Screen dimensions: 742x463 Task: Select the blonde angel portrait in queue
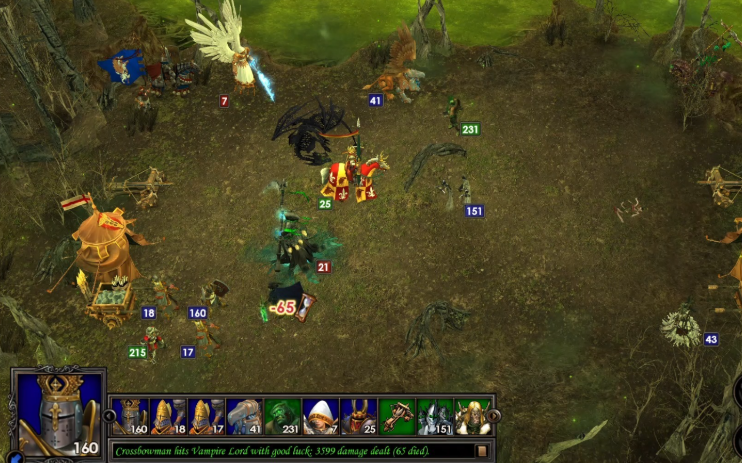[473, 416]
